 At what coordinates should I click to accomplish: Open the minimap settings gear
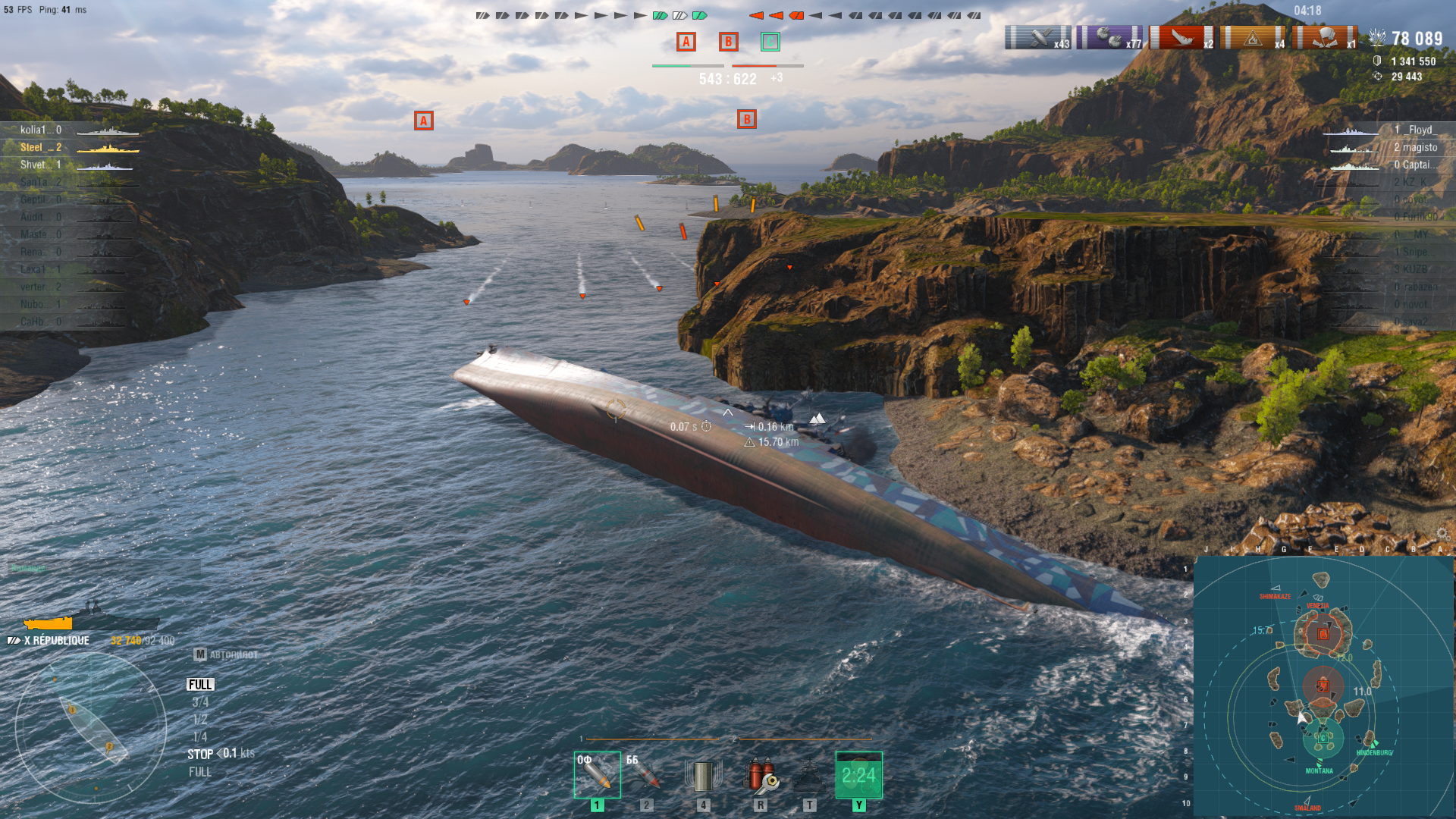tap(1442, 534)
